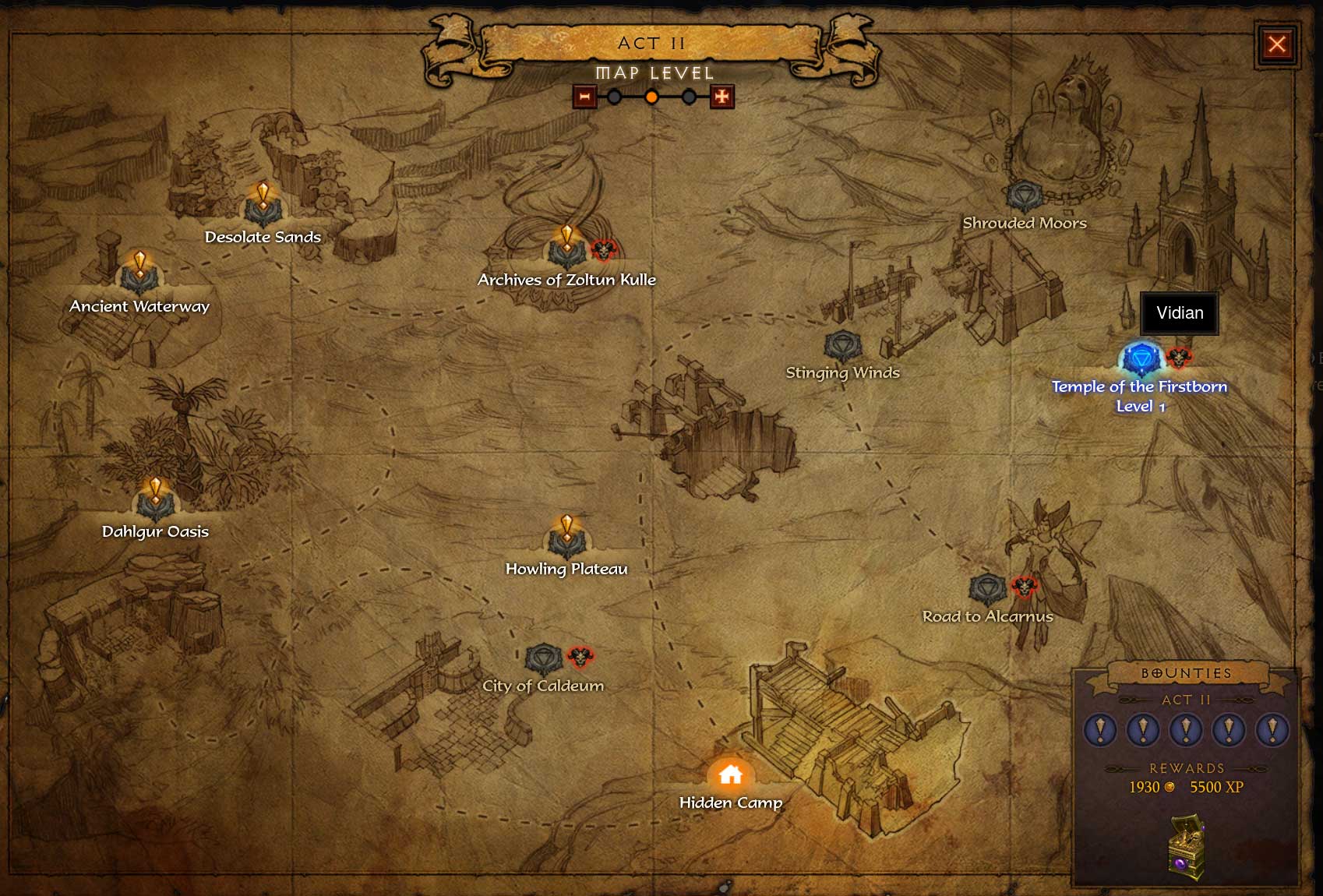Choose the Shrouded Moors waypoint
Image resolution: width=1323 pixels, height=896 pixels.
(x=1024, y=196)
